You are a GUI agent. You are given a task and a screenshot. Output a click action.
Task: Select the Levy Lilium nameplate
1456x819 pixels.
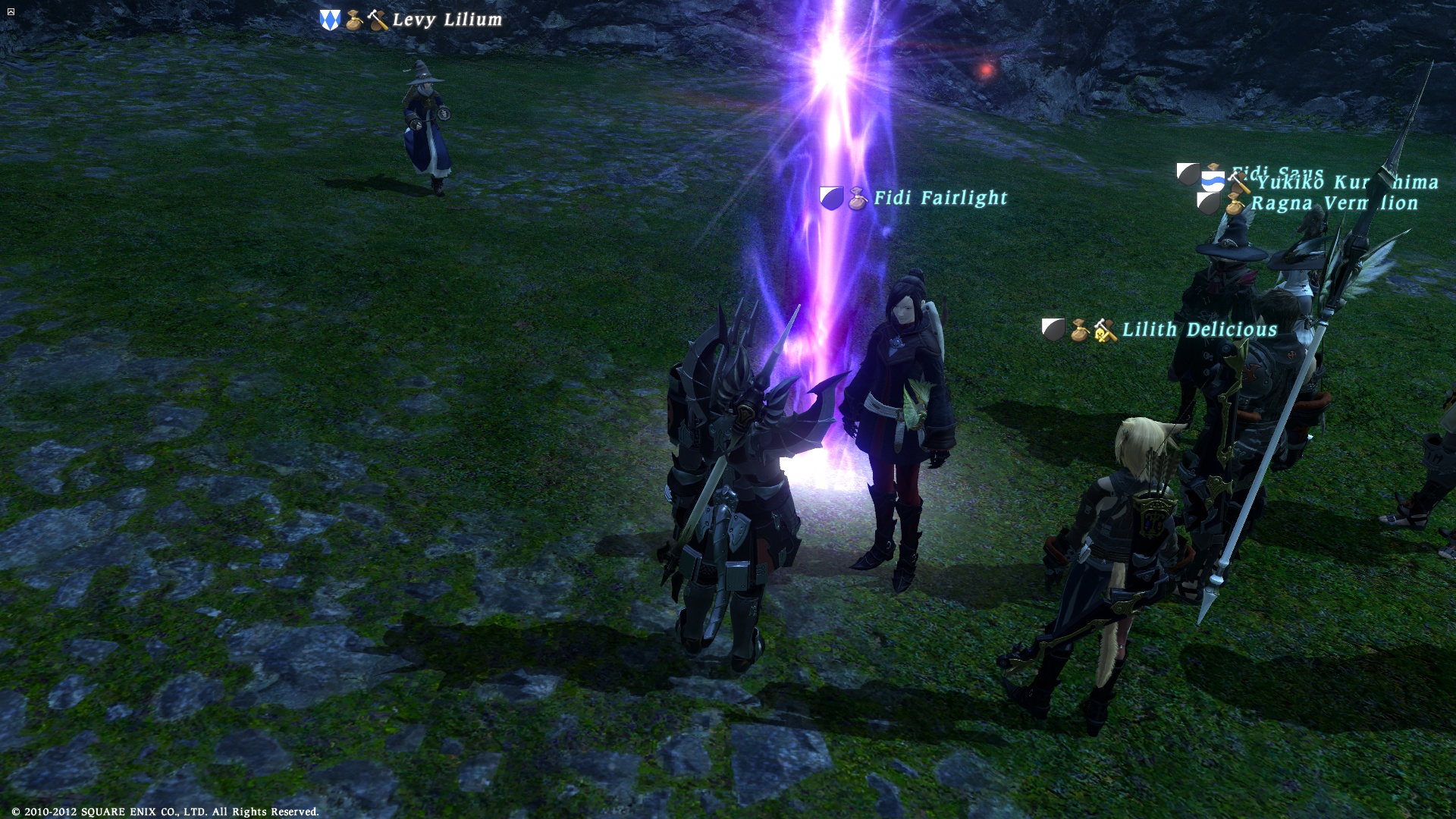pyautogui.click(x=447, y=20)
